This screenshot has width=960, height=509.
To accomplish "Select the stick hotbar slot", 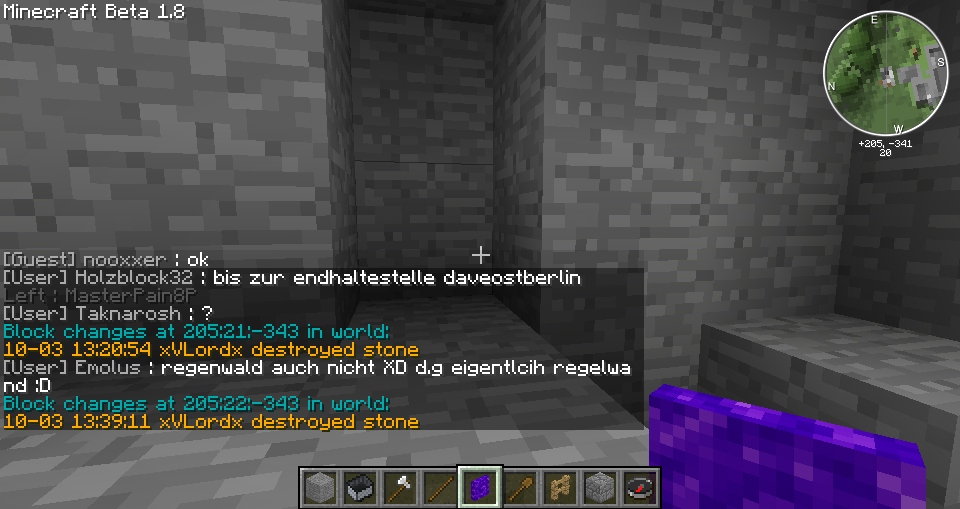I will point(439,487).
